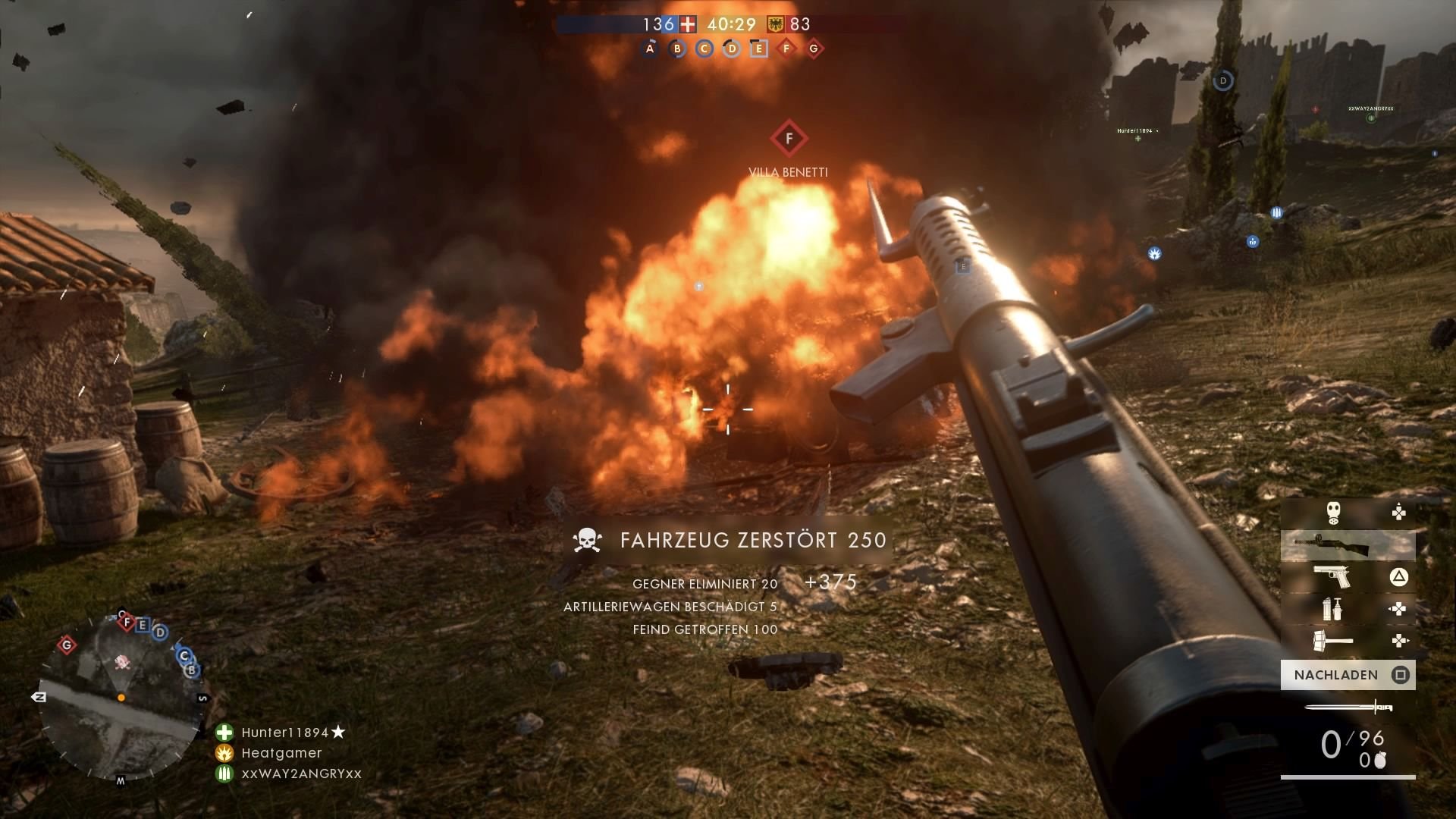1456x819 pixels.
Task: Select the mallet gadget icon
Action: 1332,639
